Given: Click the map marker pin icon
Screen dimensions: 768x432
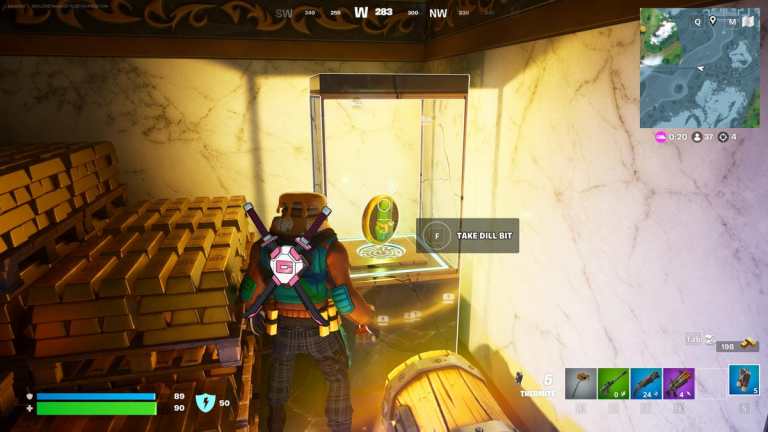Looking at the screenshot, I should coord(712,20).
